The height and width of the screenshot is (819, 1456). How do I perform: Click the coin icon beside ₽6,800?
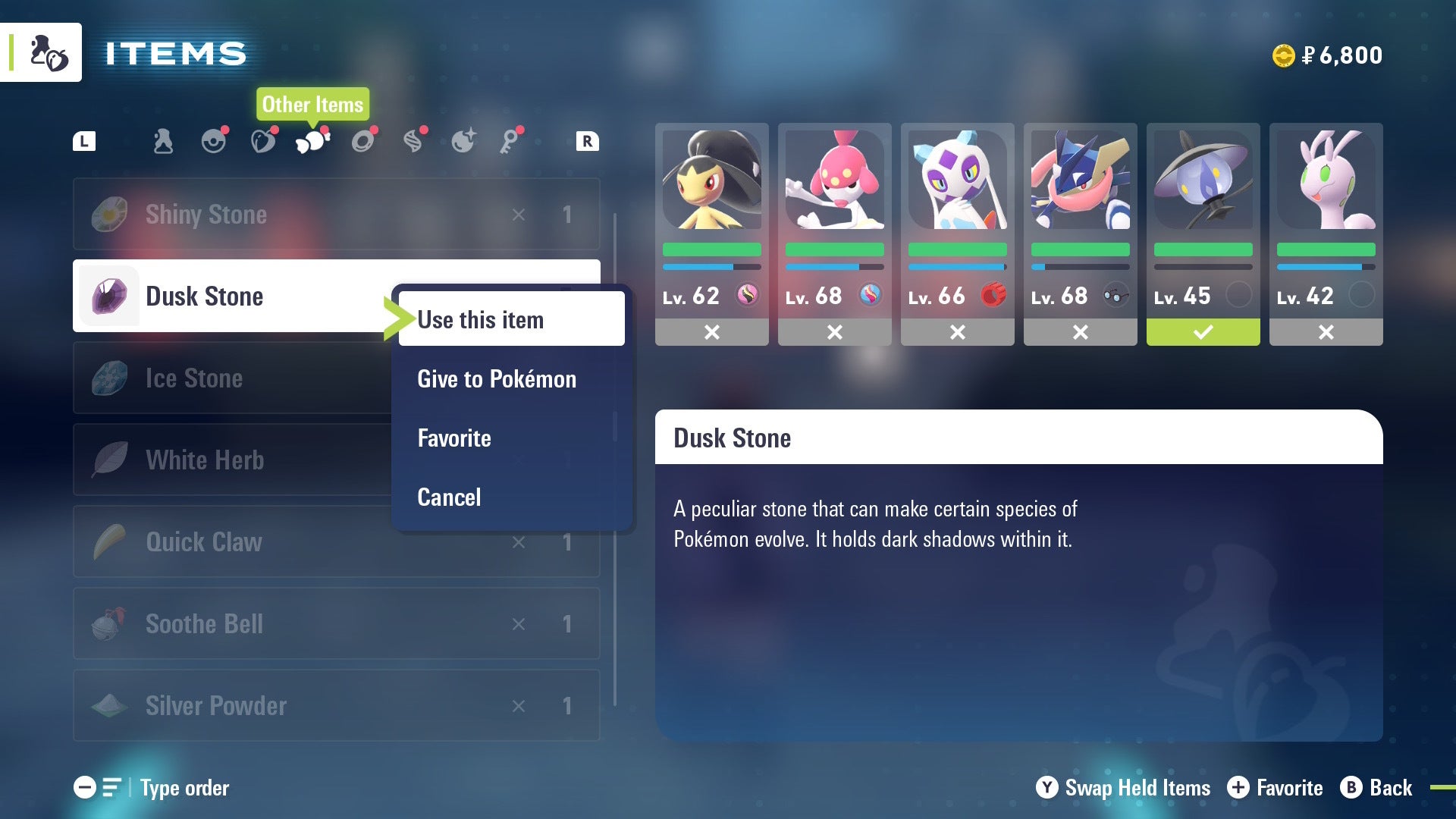pos(1283,55)
